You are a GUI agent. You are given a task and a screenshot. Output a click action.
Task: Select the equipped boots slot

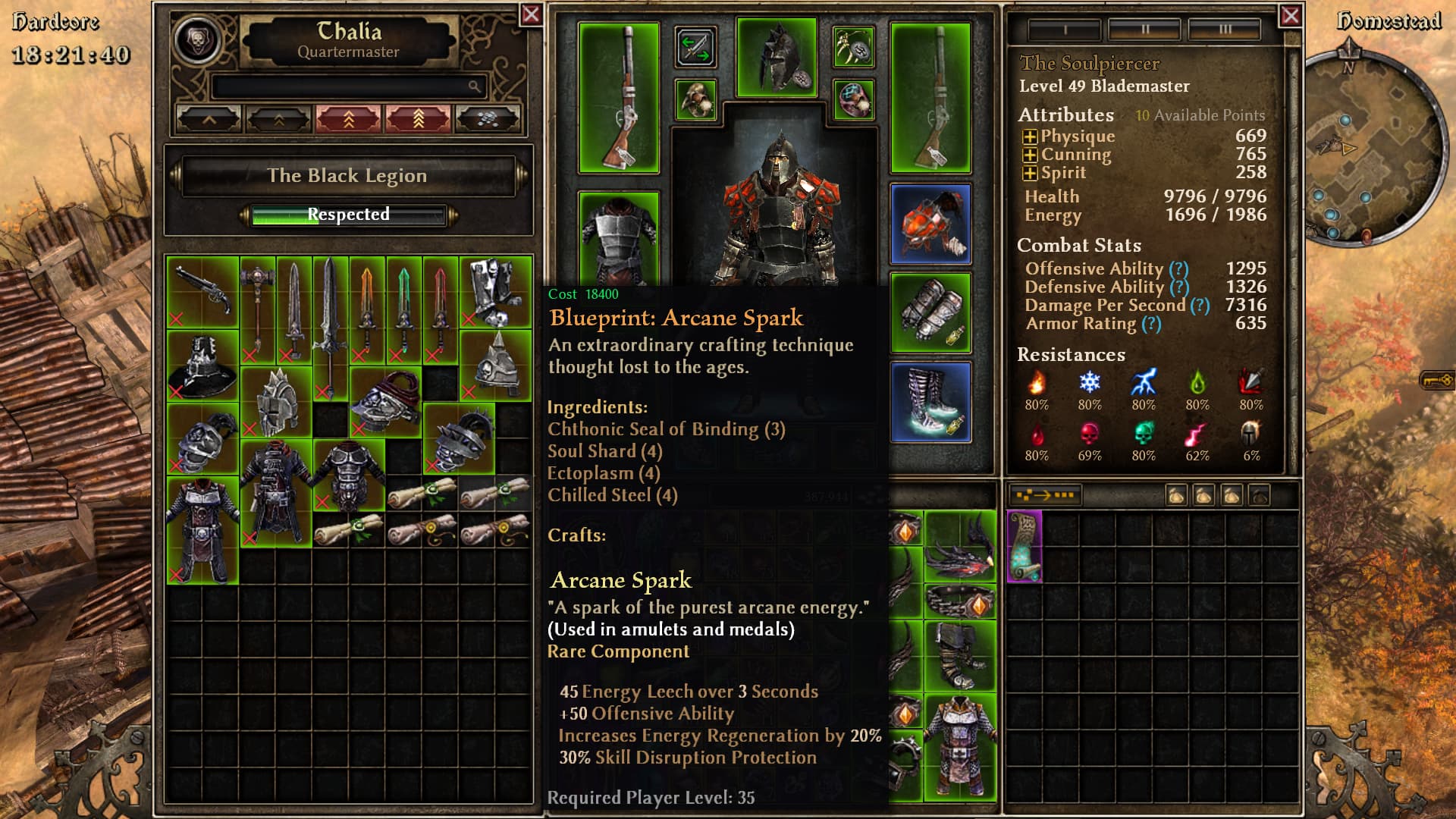(930, 402)
